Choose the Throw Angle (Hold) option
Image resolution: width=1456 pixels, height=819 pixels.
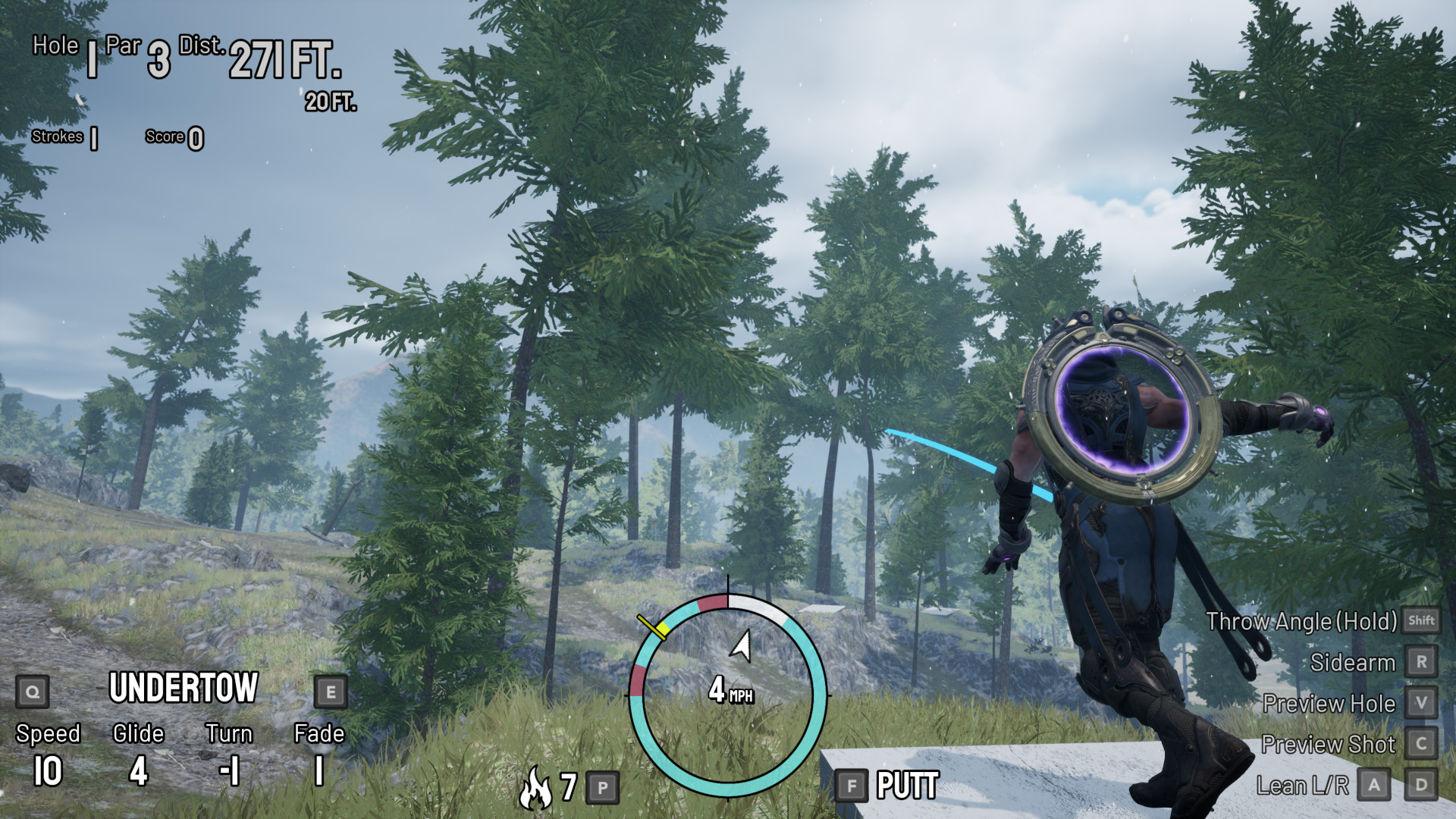pos(1301,622)
